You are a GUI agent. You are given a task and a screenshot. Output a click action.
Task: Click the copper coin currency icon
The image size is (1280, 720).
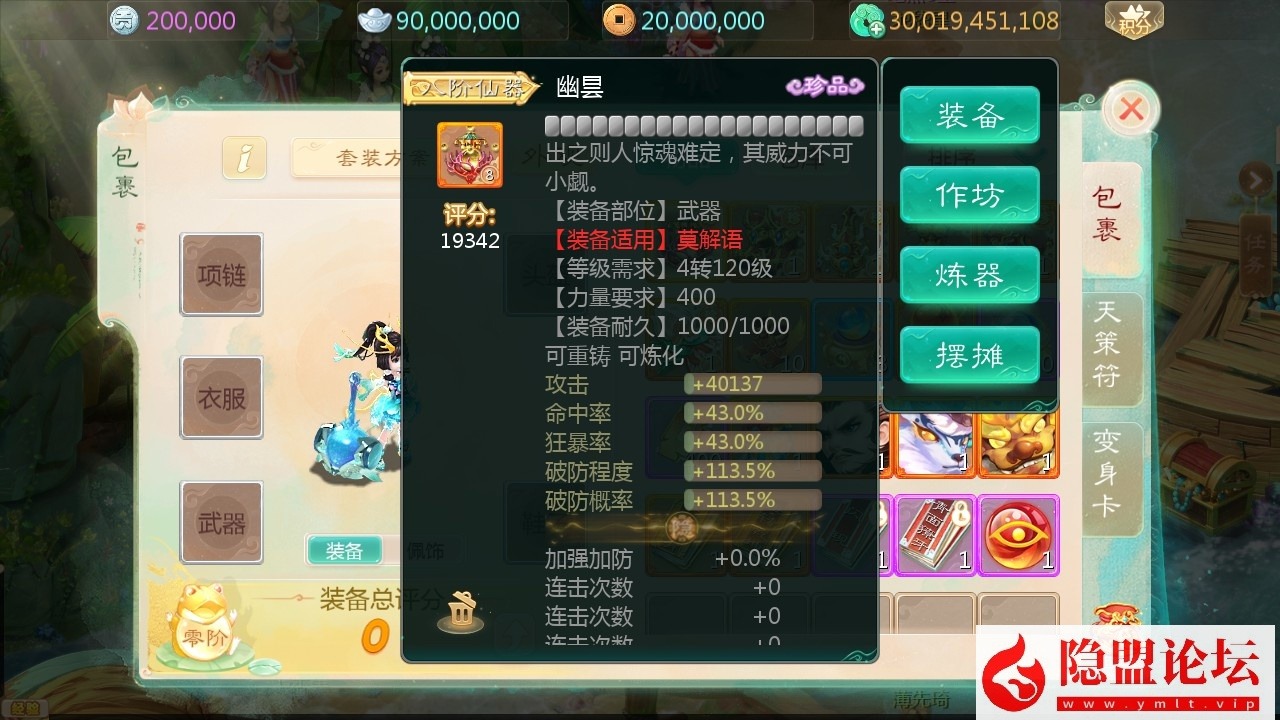621,18
